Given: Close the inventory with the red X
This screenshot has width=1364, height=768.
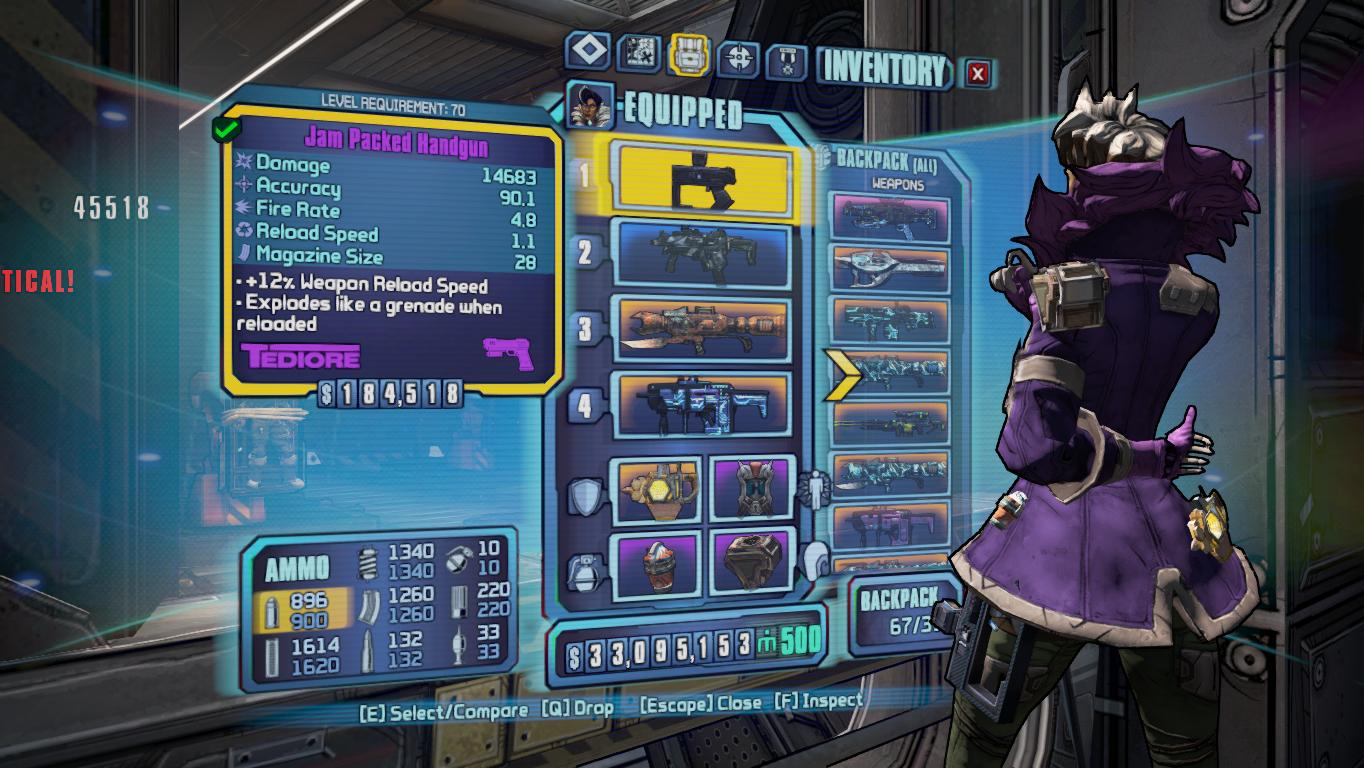Looking at the screenshot, I should 978,73.
